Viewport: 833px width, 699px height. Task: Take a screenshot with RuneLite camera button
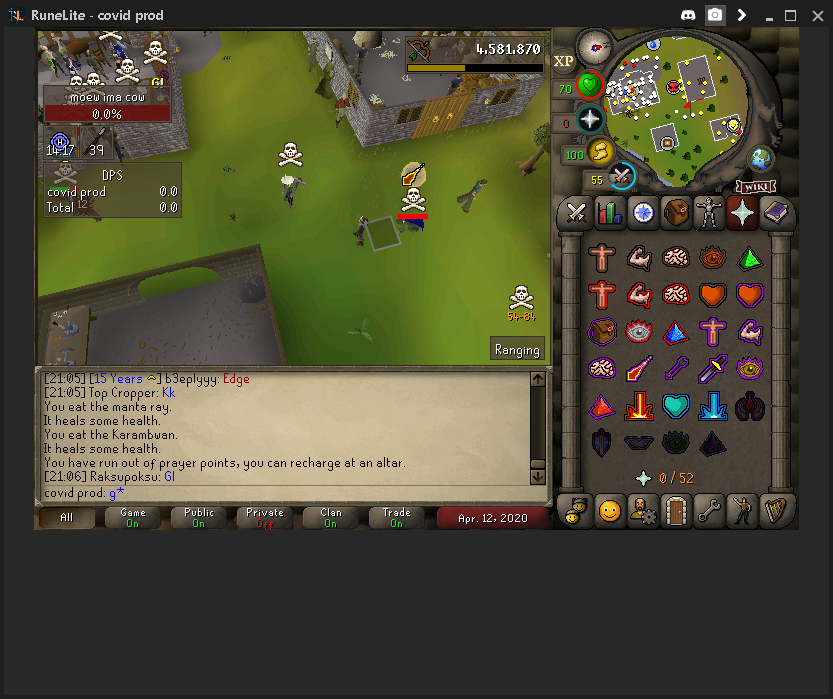click(715, 15)
